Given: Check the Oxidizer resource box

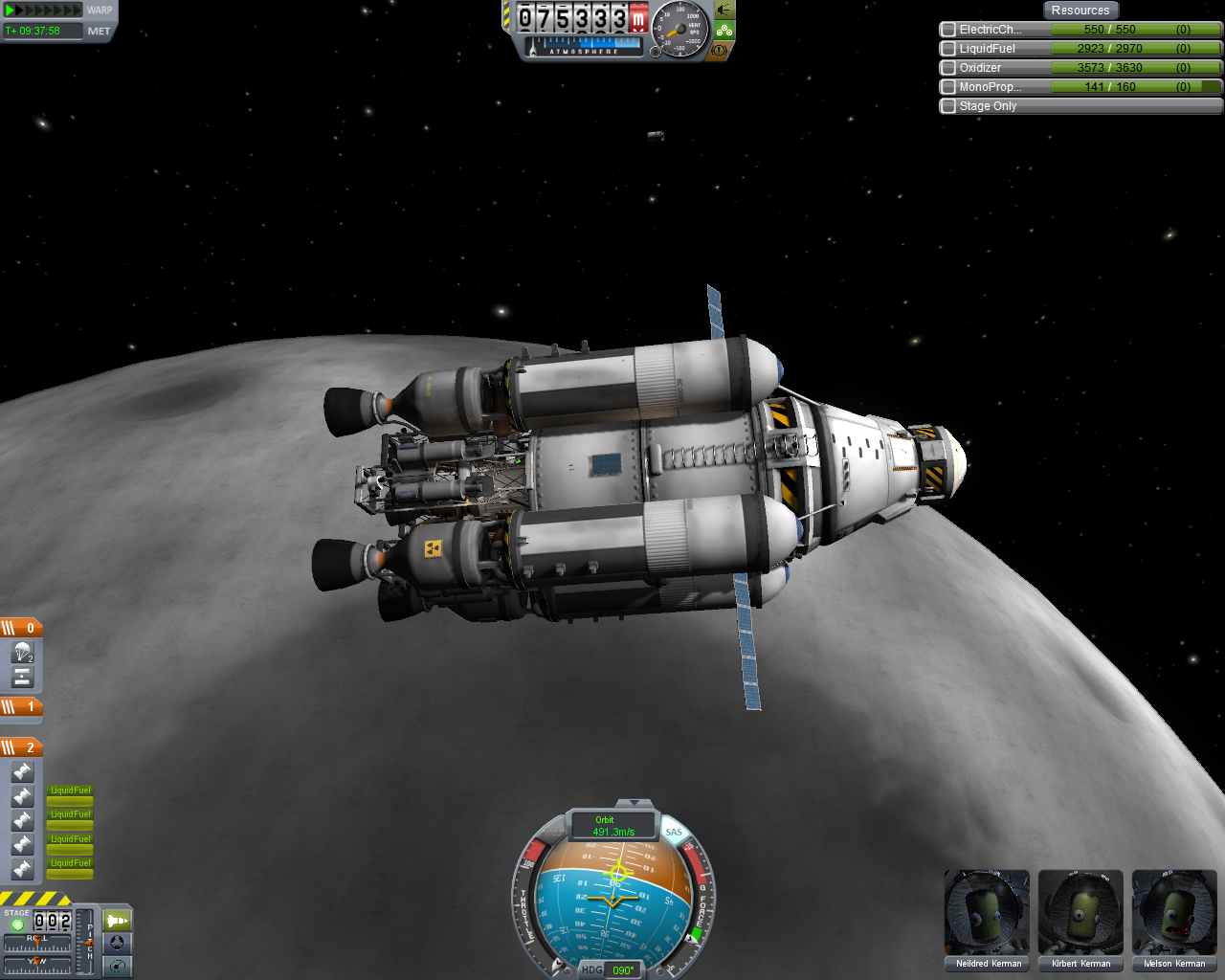Looking at the screenshot, I should point(948,68).
